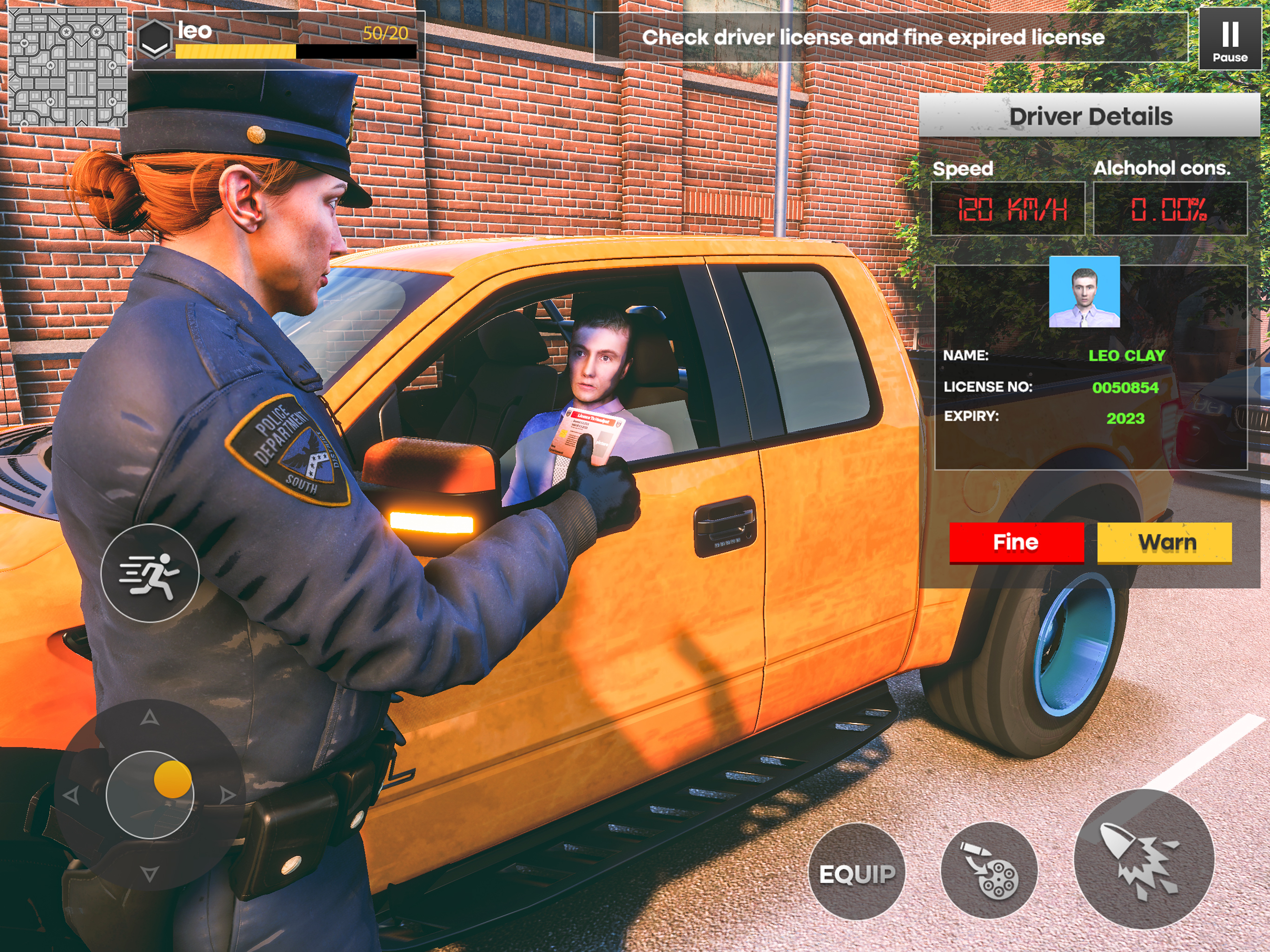The image size is (1270, 952).
Task: Open the city minimap
Action: point(67,67)
